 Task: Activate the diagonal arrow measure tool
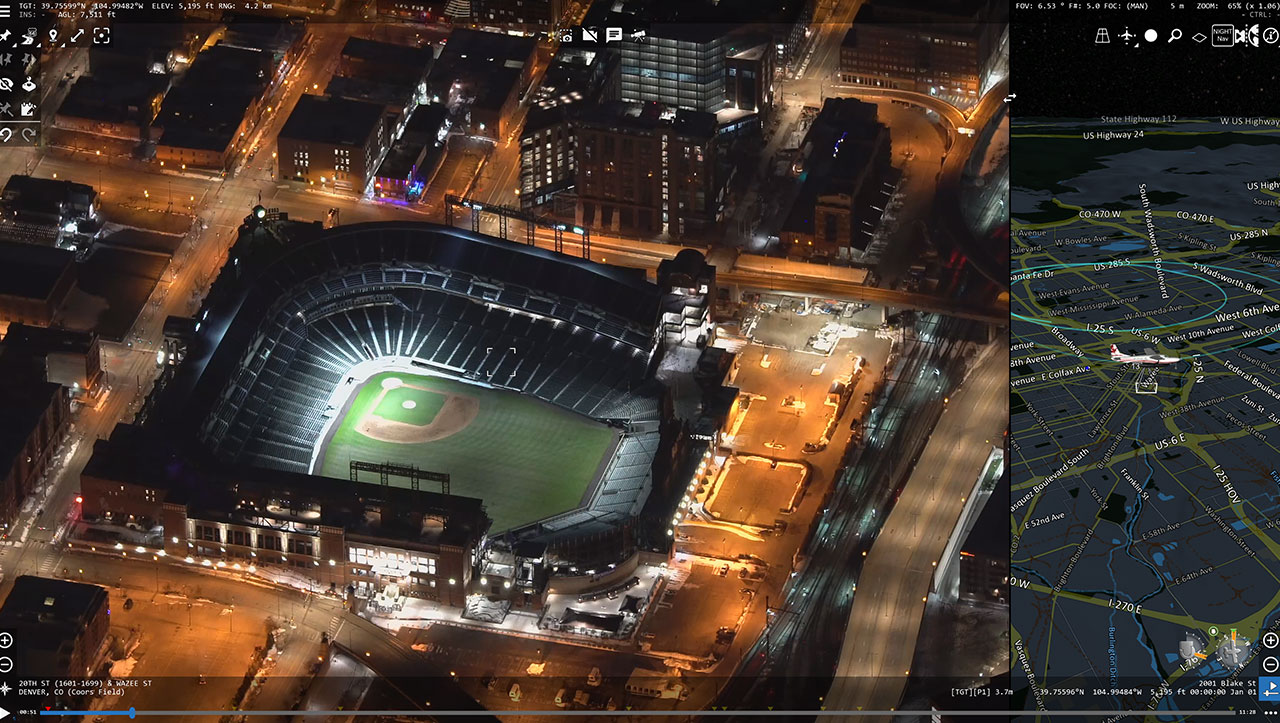click(77, 36)
